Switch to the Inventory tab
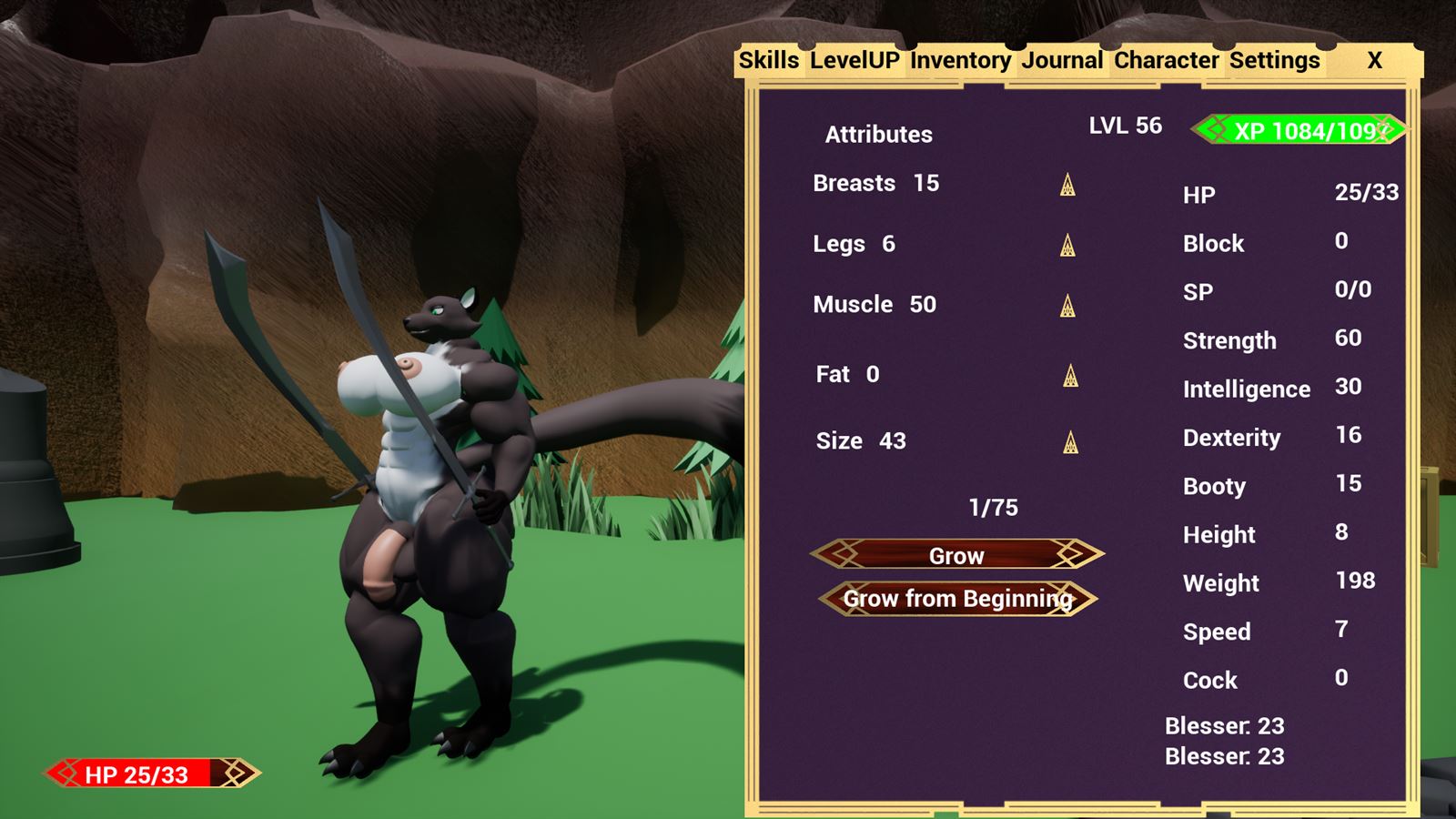Image resolution: width=1456 pixels, height=819 pixels. click(x=960, y=60)
